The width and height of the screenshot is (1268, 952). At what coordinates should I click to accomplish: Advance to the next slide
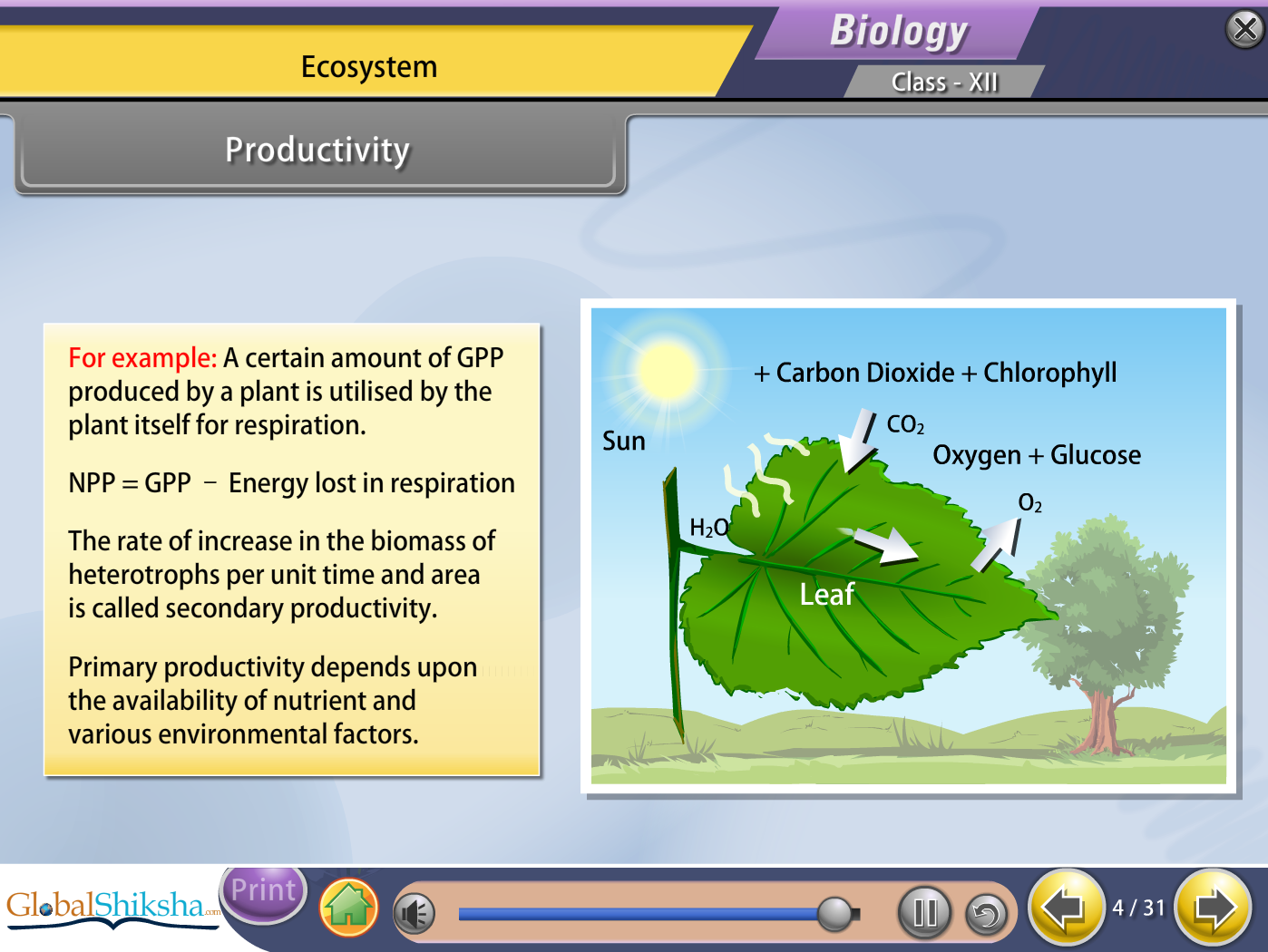coord(1214,907)
